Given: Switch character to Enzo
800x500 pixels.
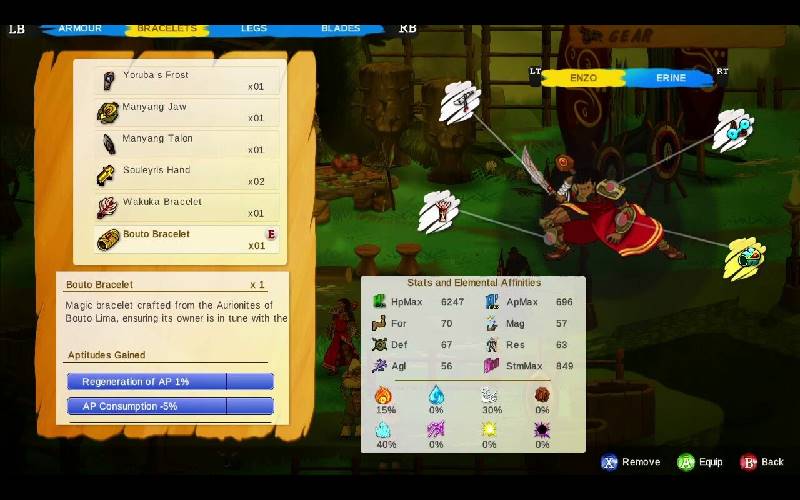Looking at the screenshot, I should 583,77.
